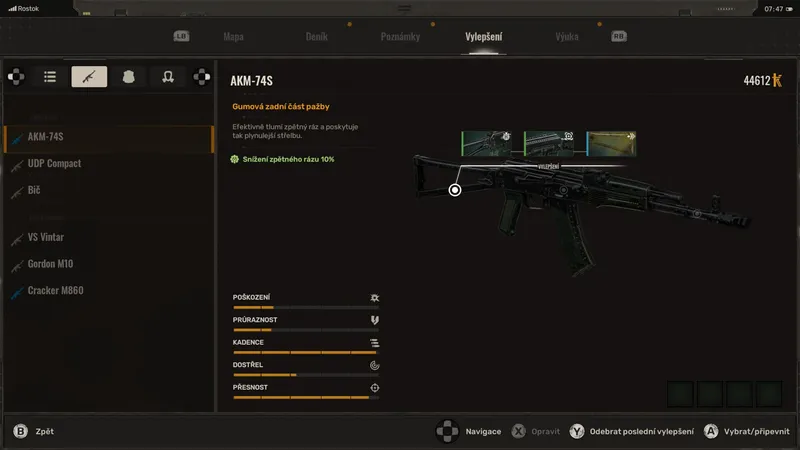Pick the Bič weapon entry

click(34, 189)
